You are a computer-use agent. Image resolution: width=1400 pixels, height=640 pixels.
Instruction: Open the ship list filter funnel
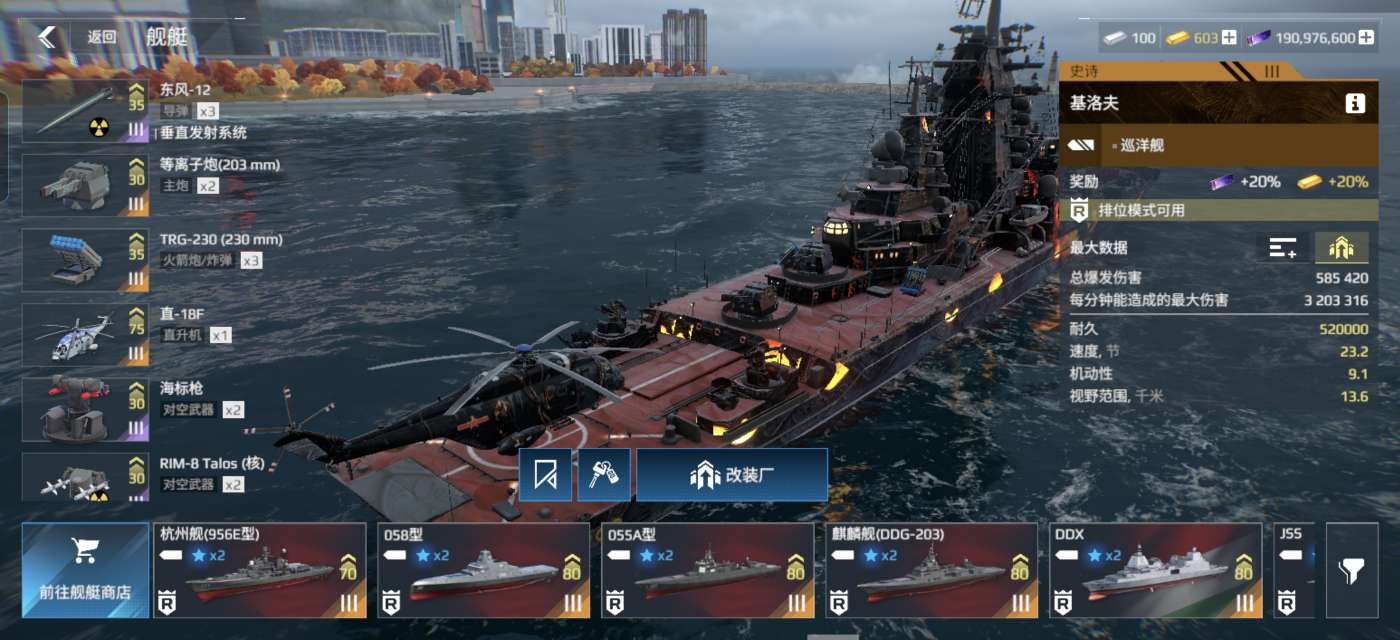(1351, 570)
